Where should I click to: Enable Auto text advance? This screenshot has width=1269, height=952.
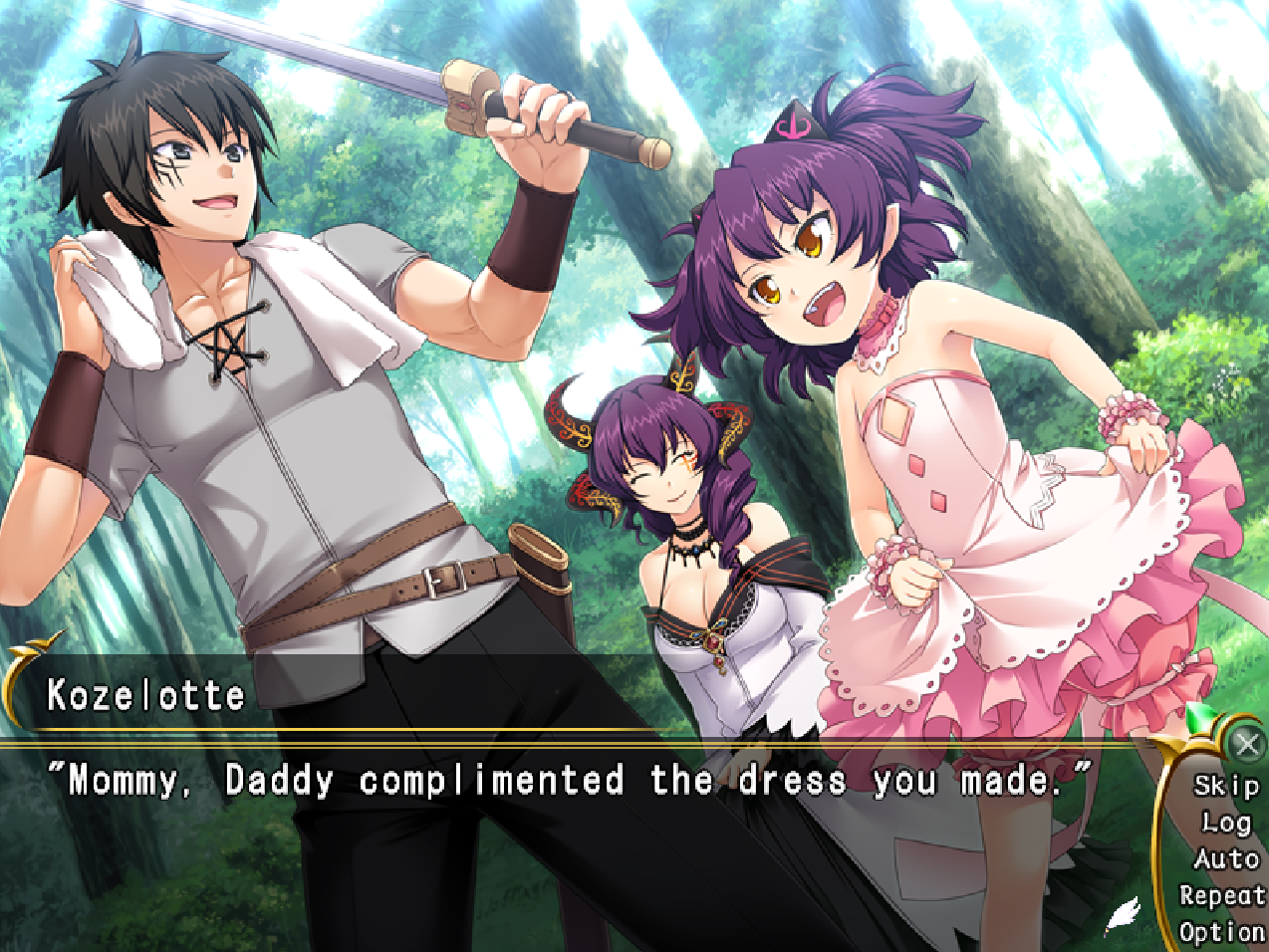pyautogui.click(x=1226, y=858)
